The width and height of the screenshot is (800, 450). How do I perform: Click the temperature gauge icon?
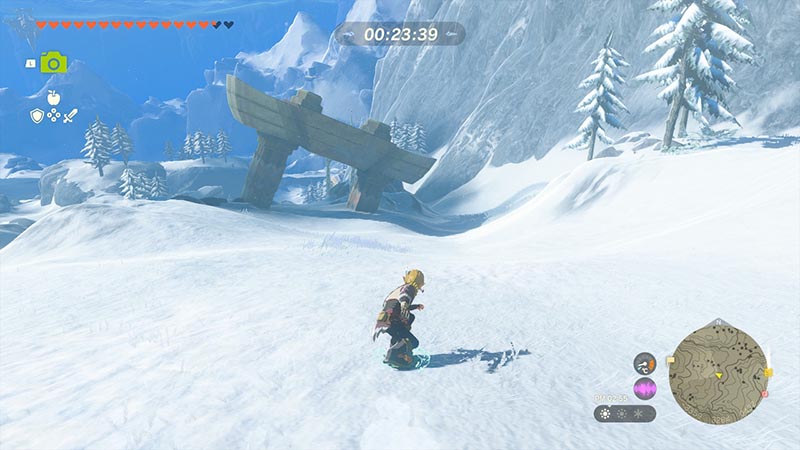click(x=645, y=364)
